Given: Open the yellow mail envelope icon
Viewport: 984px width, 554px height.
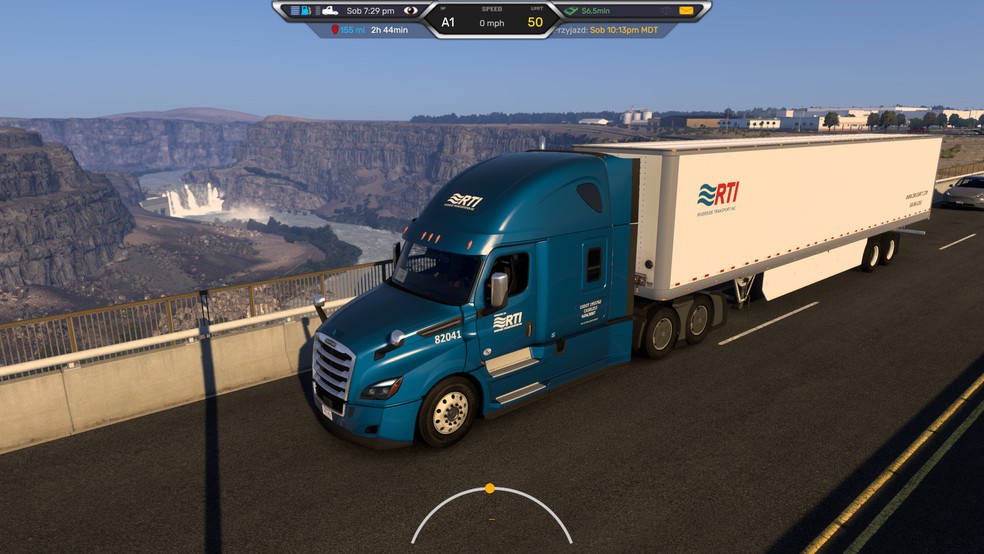Looking at the screenshot, I should 686,10.
